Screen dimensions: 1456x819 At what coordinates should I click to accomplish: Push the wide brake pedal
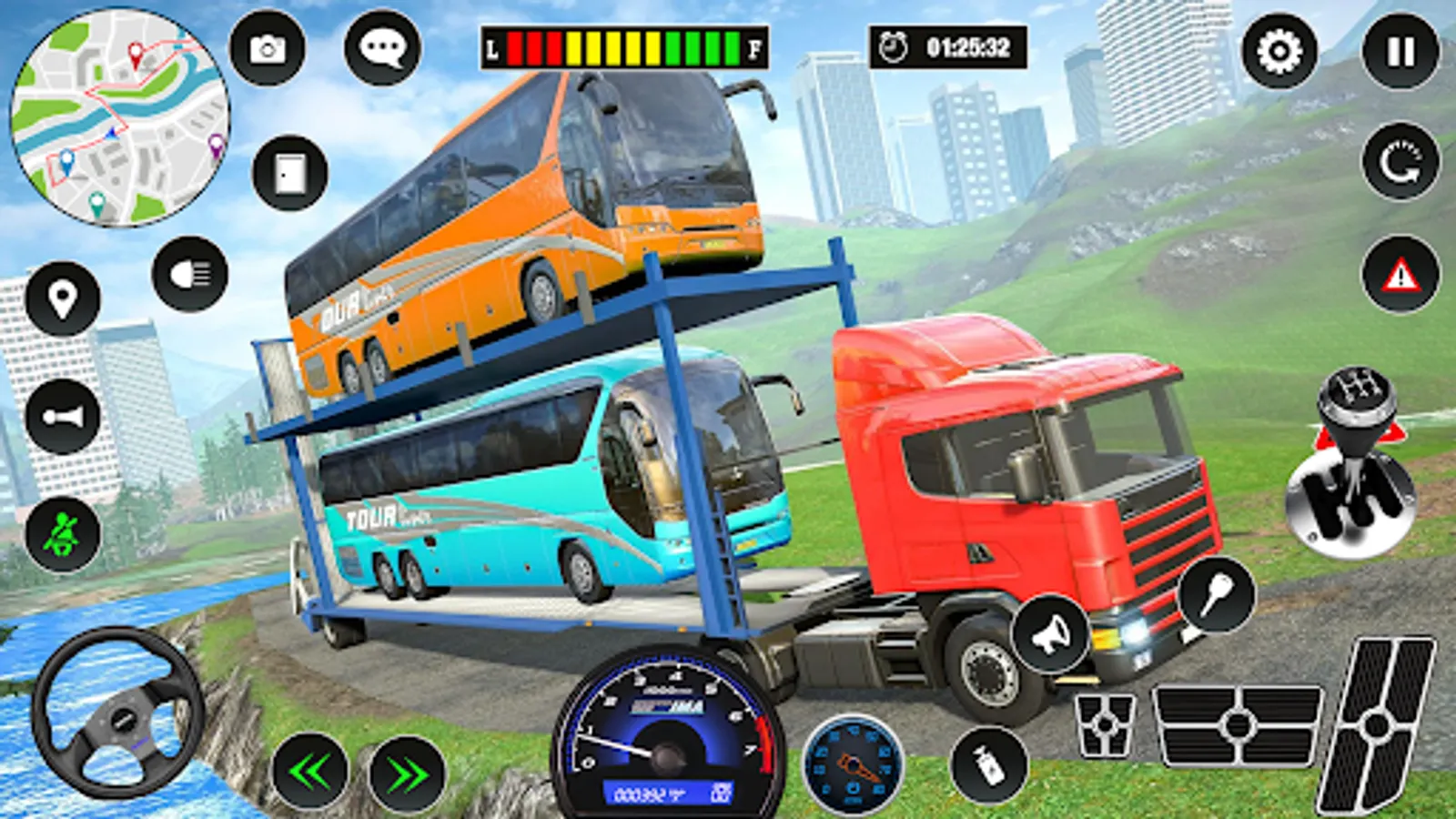pos(1237,725)
